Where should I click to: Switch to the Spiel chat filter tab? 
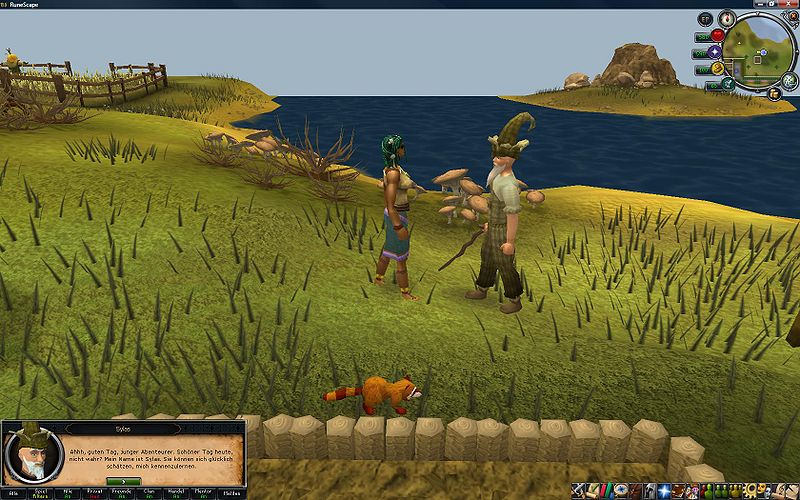[x=42, y=493]
